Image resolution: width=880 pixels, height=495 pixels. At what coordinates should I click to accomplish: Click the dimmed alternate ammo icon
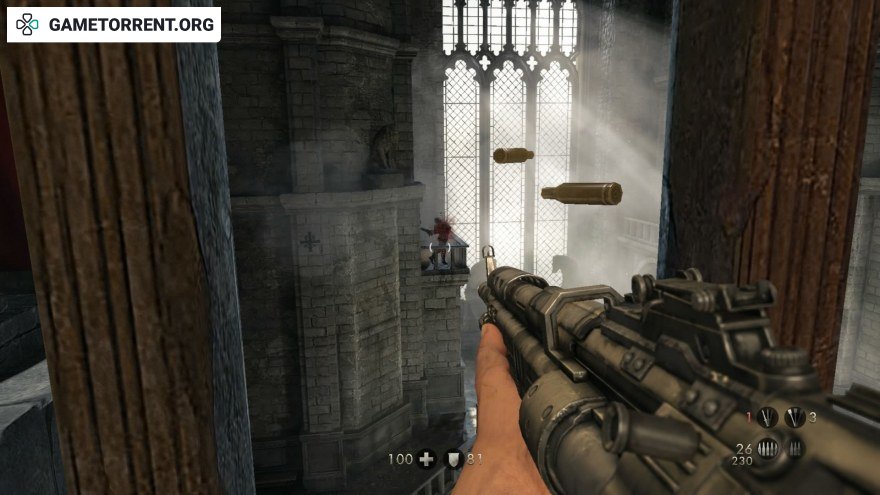coord(796,448)
